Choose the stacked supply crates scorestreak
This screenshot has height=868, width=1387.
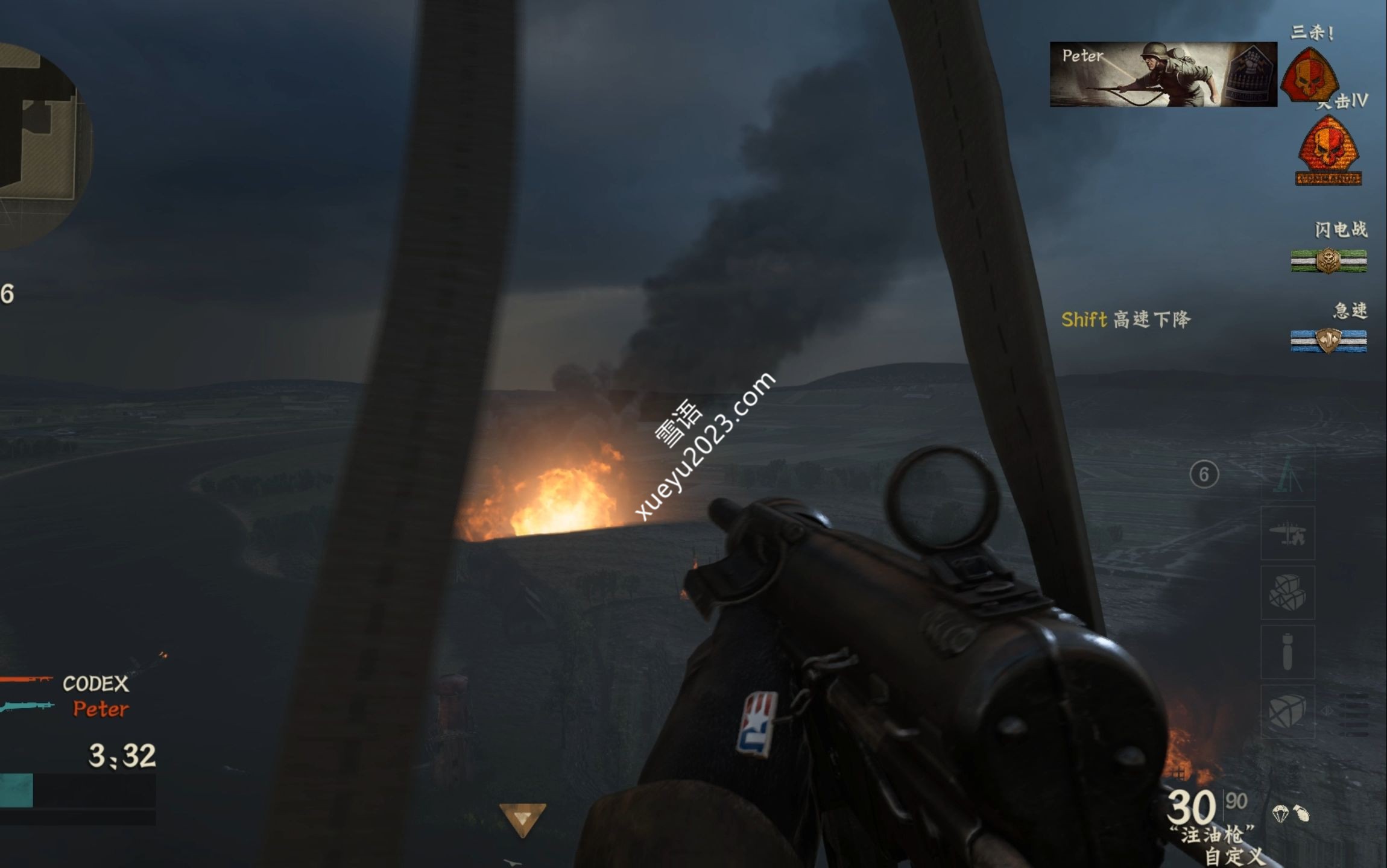click(1287, 593)
